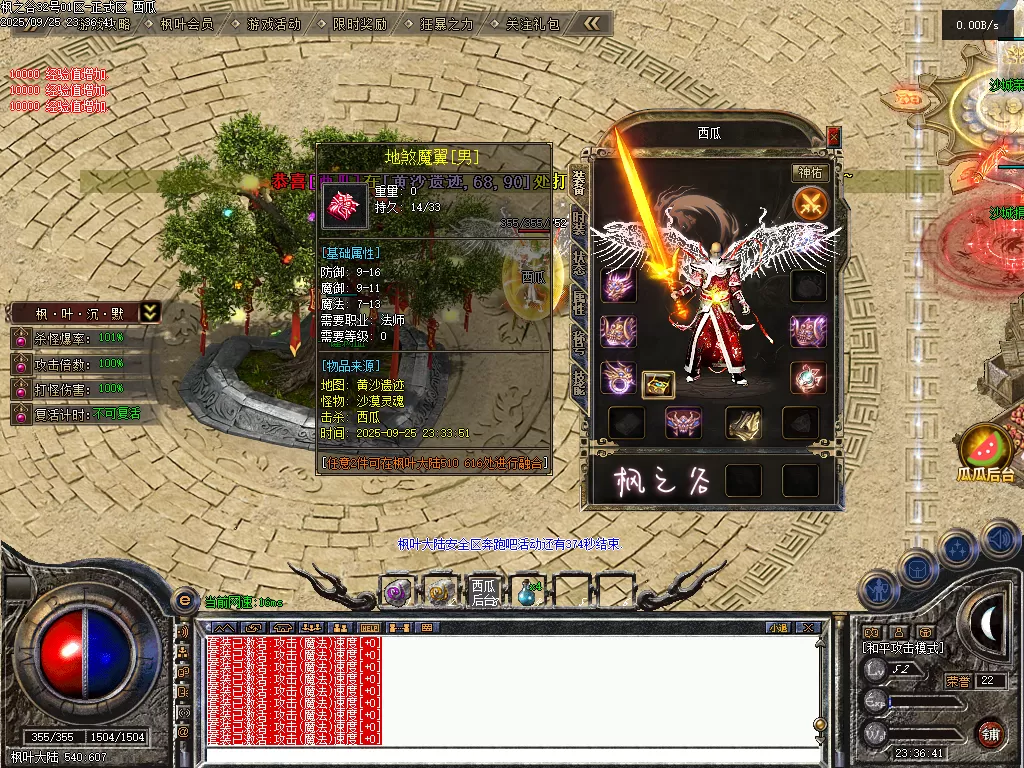Open the 枫叶会员 menu
Viewport: 1024px width, 768px height.
(187, 23)
